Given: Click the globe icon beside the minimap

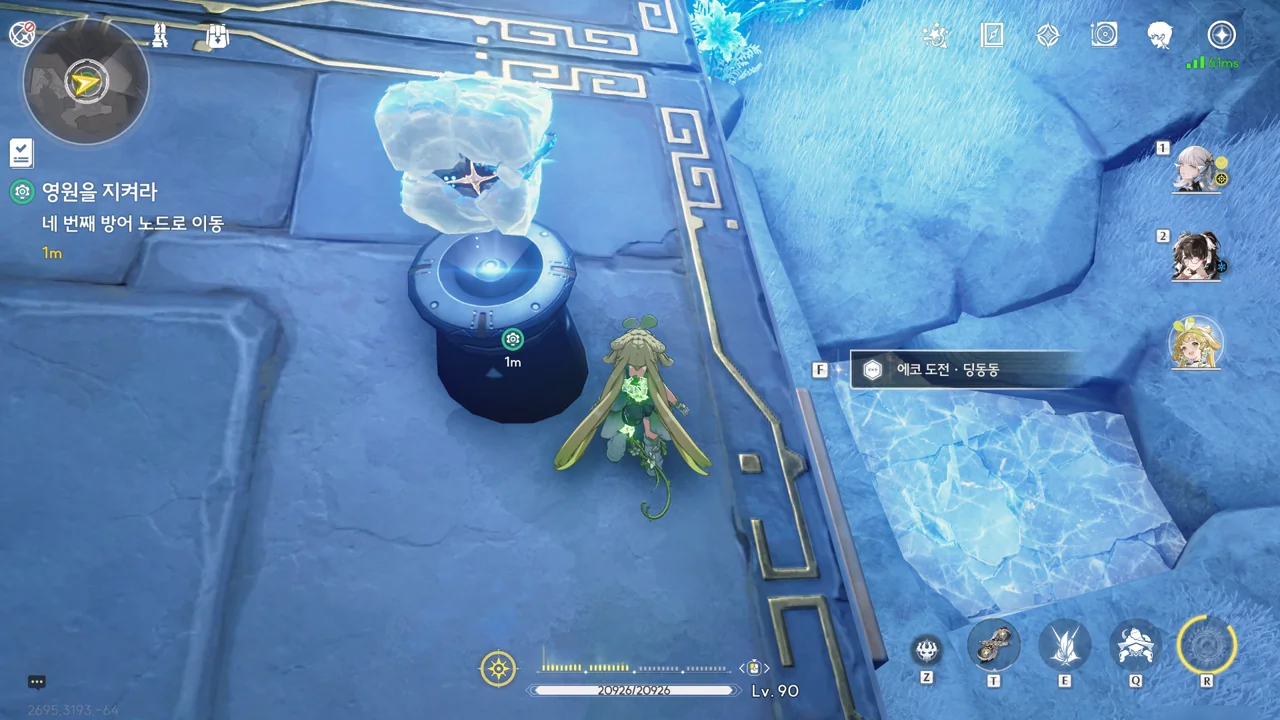Looking at the screenshot, I should (21, 34).
